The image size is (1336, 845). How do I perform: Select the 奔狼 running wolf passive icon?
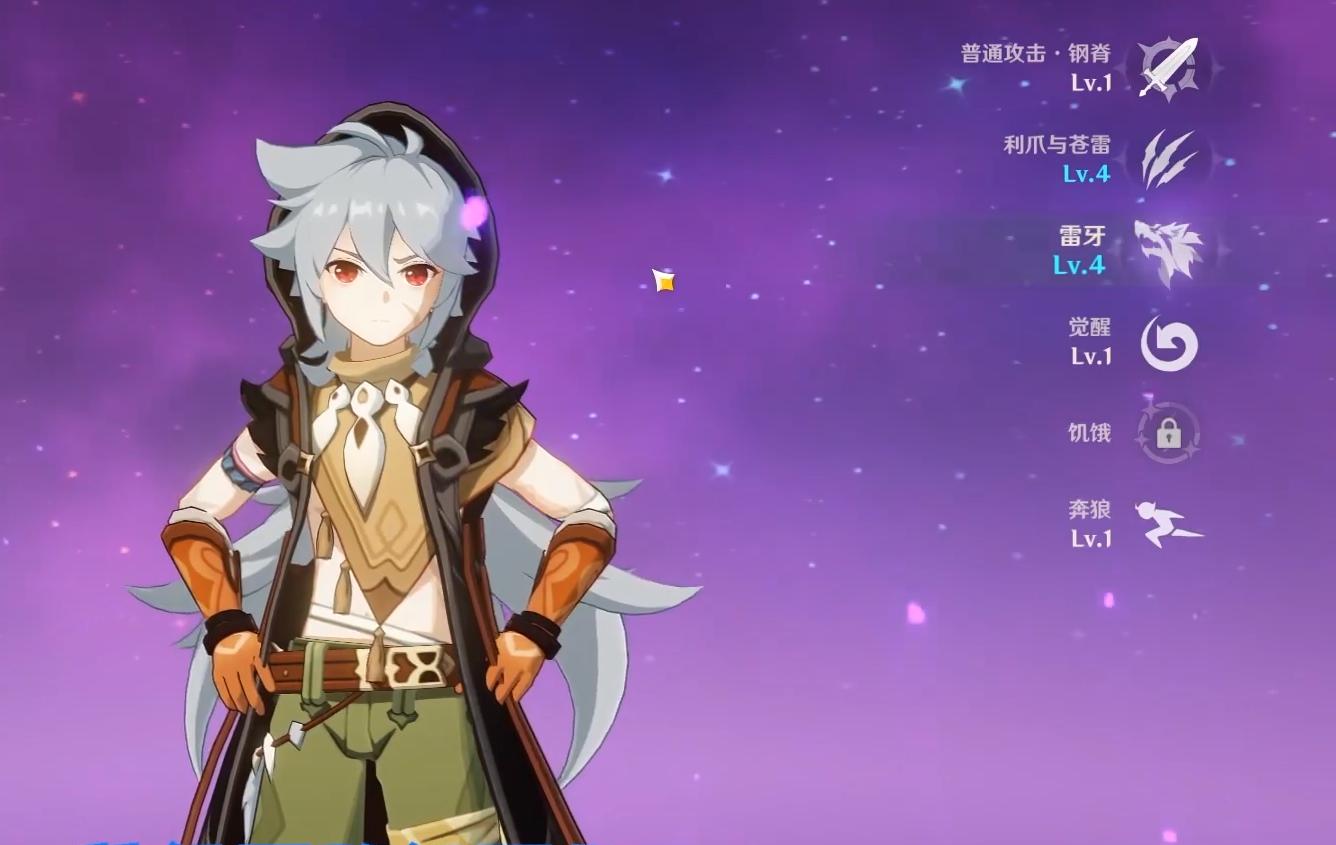tap(1166, 522)
